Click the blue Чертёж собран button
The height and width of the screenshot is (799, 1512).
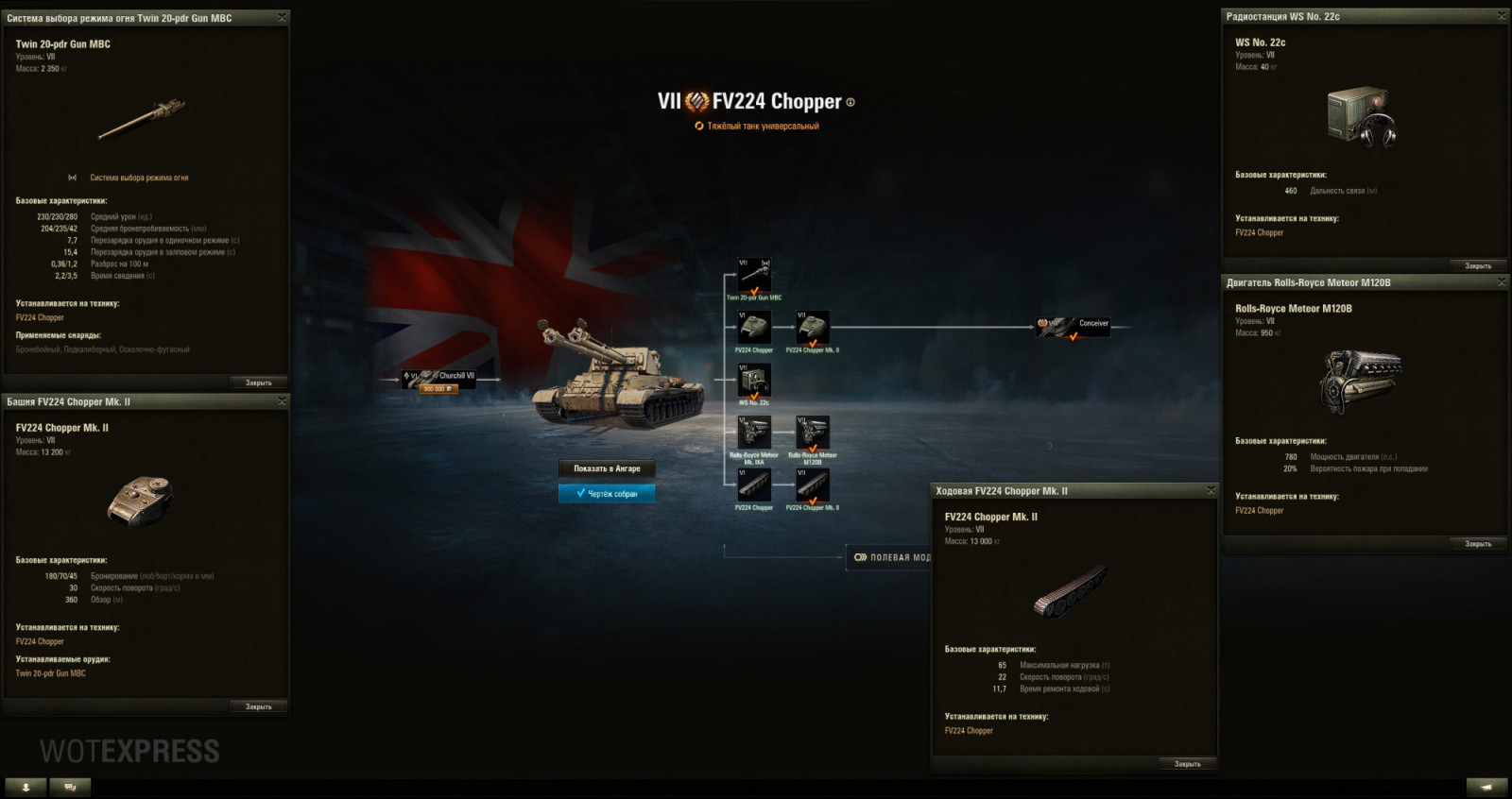click(610, 492)
